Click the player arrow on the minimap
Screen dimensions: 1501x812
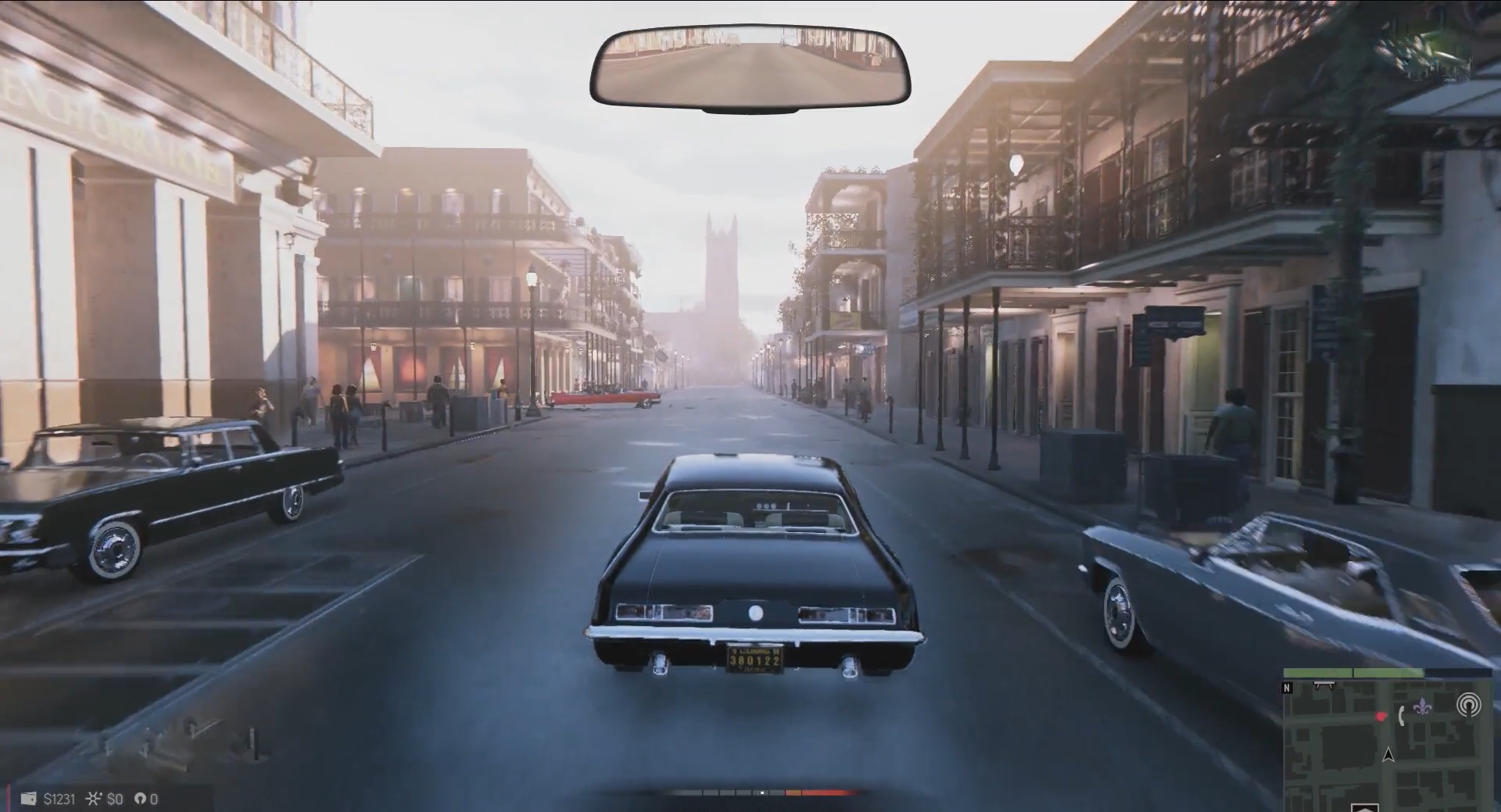point(1388,755)
